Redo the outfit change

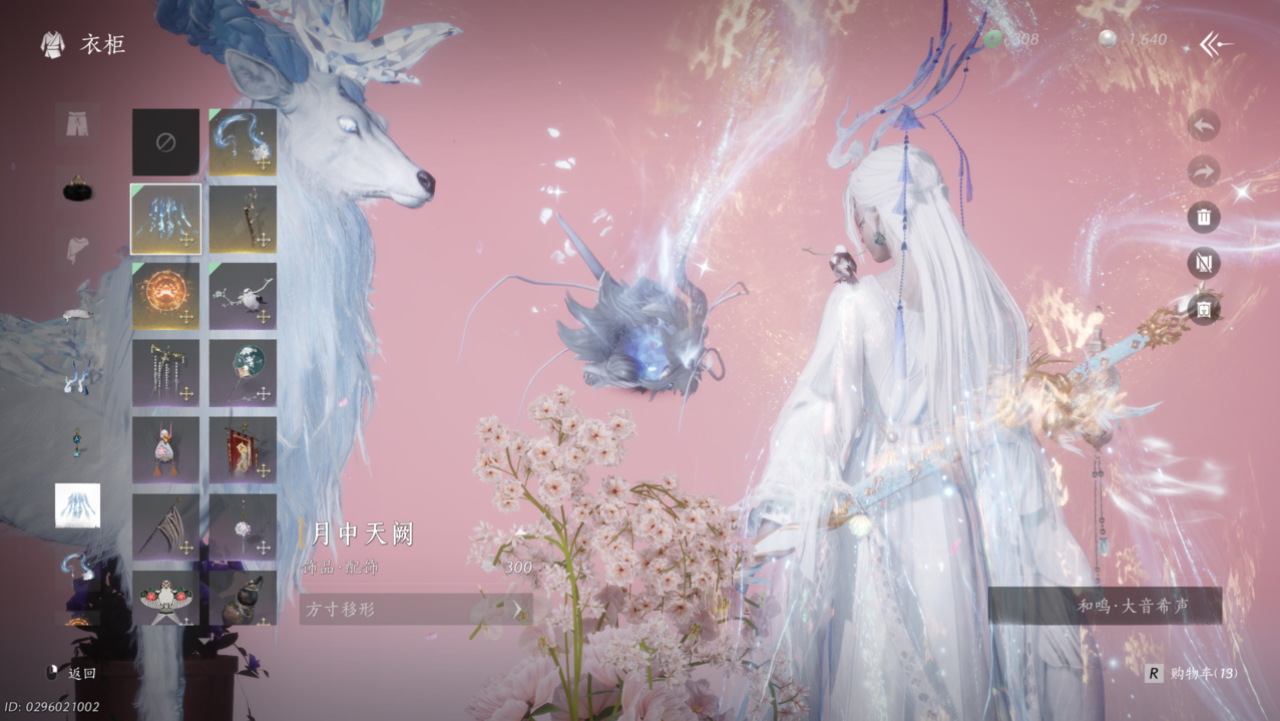click(x=1203, y=171)
